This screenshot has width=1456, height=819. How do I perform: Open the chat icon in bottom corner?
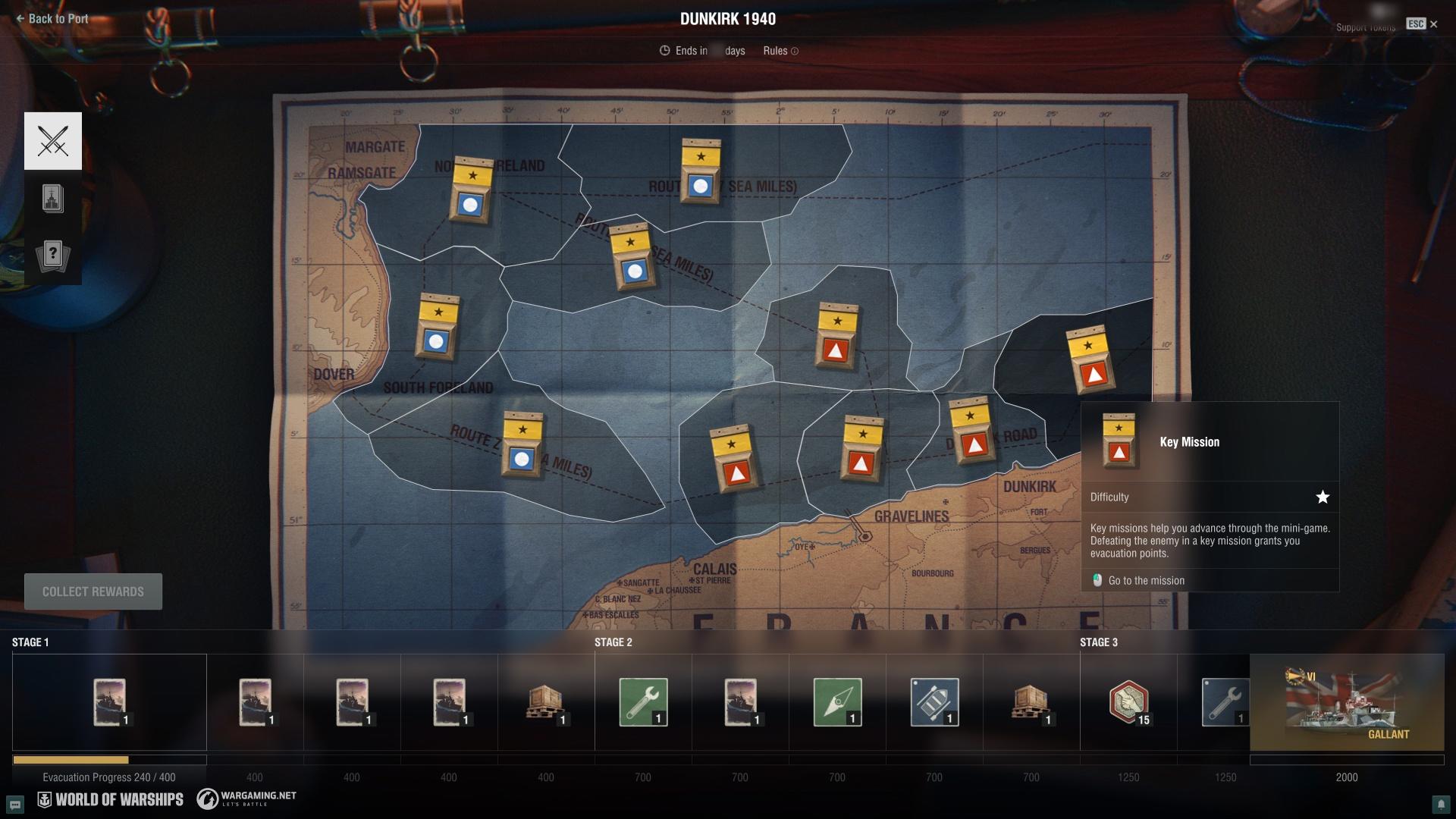(15, 804)
